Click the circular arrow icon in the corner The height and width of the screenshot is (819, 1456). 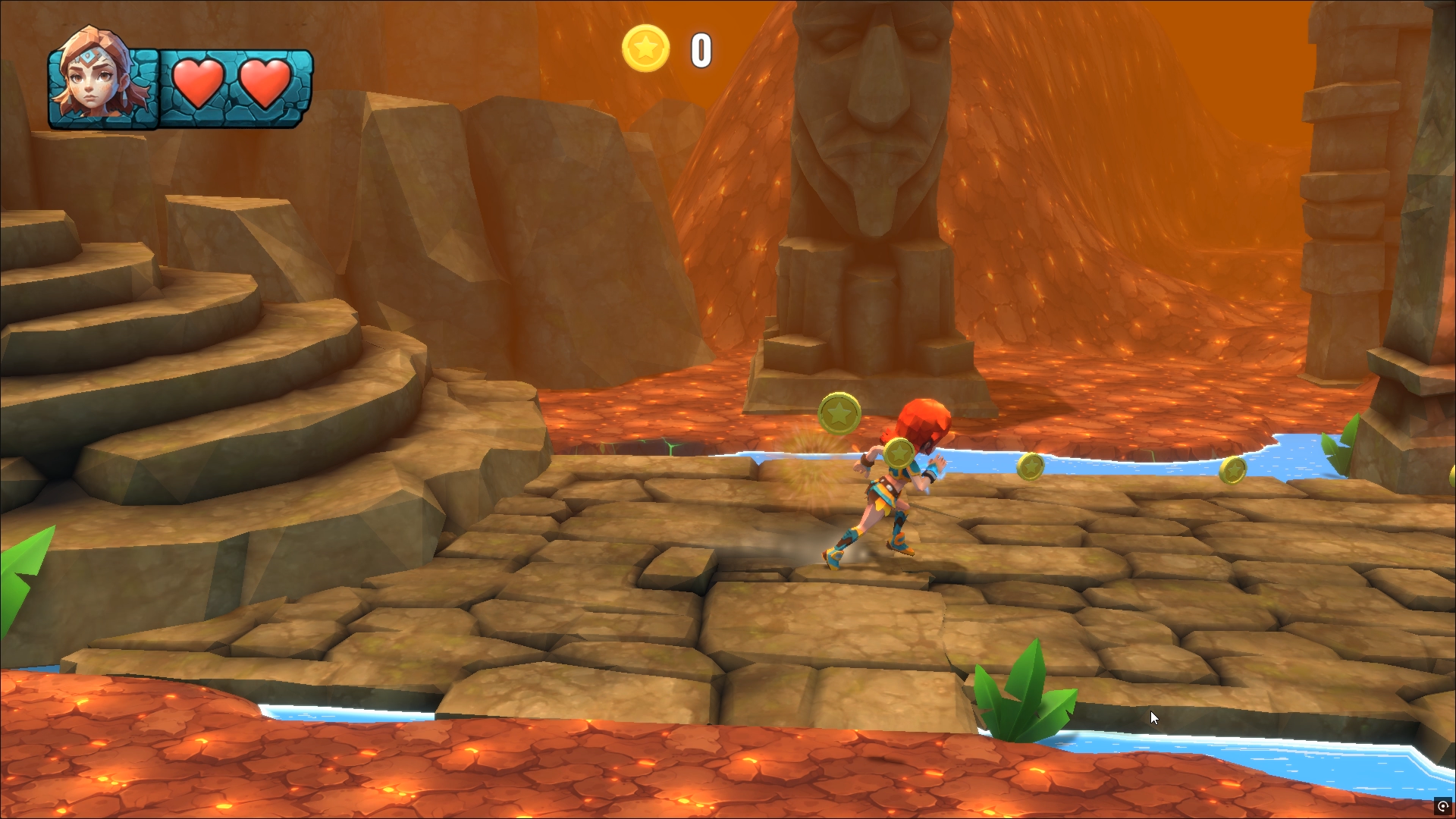[x=1442, y=806]
